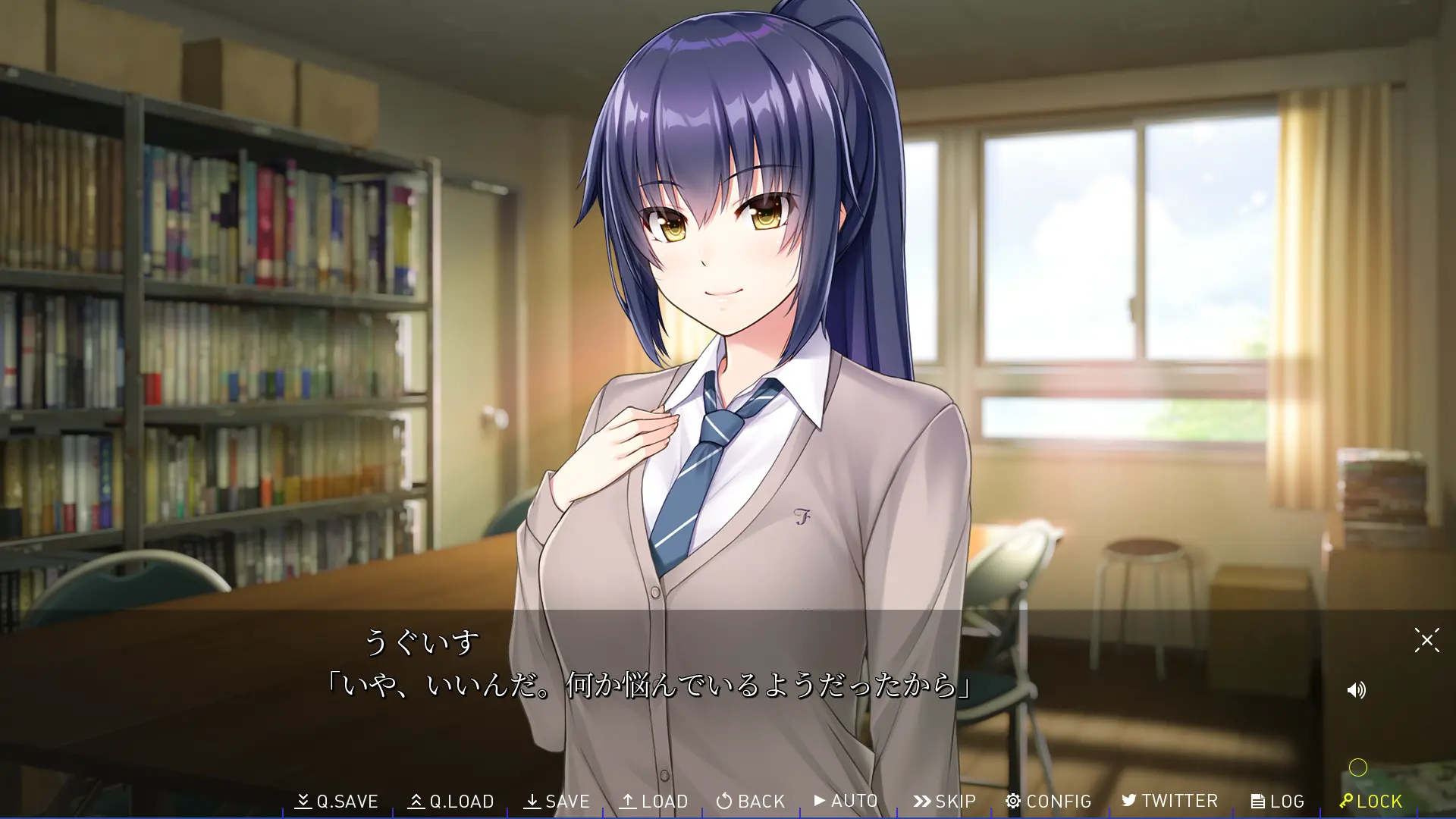Go BACK to the previous line

pos(750,801)
